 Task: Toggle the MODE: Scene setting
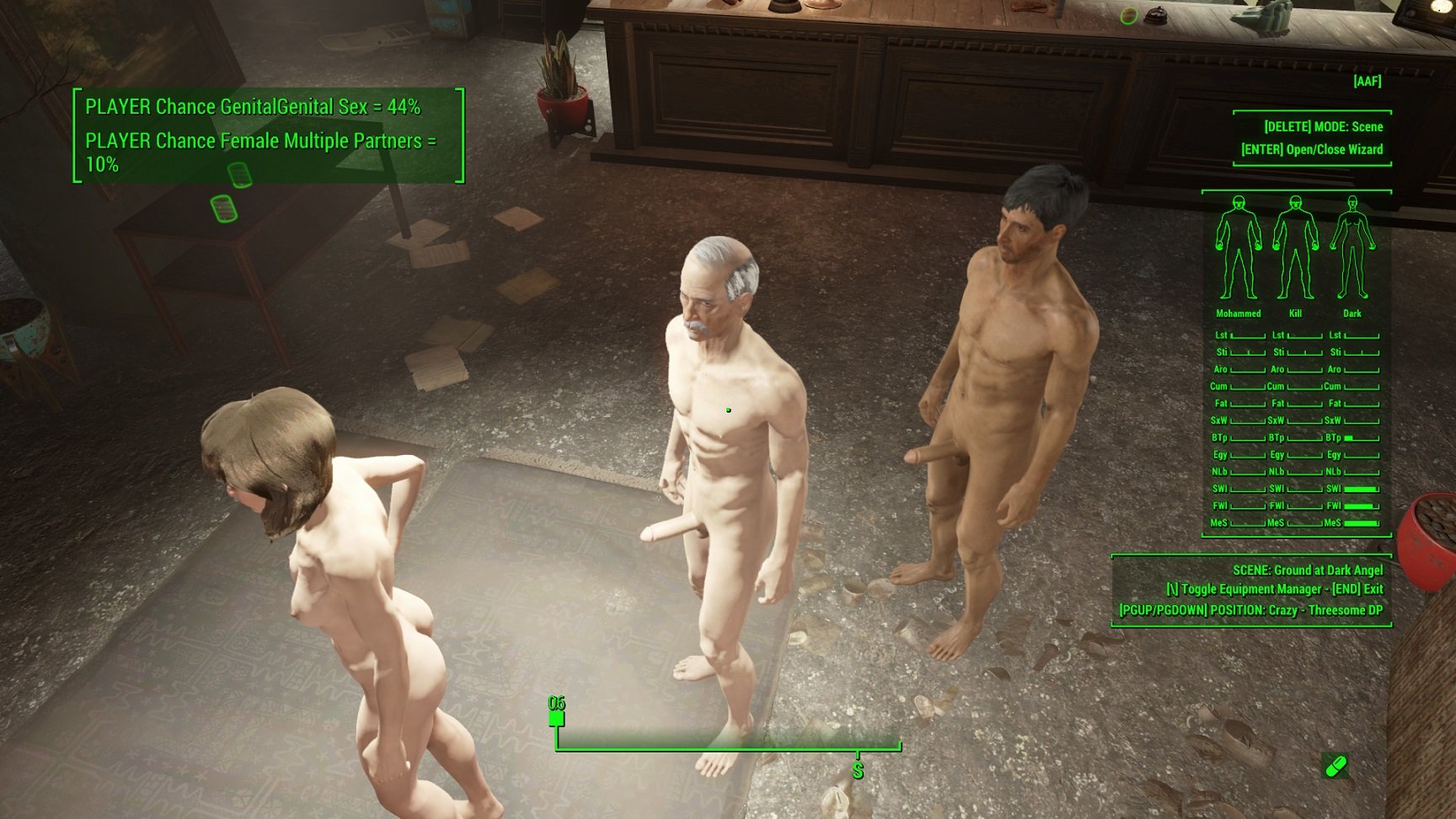click(1325, 126)
